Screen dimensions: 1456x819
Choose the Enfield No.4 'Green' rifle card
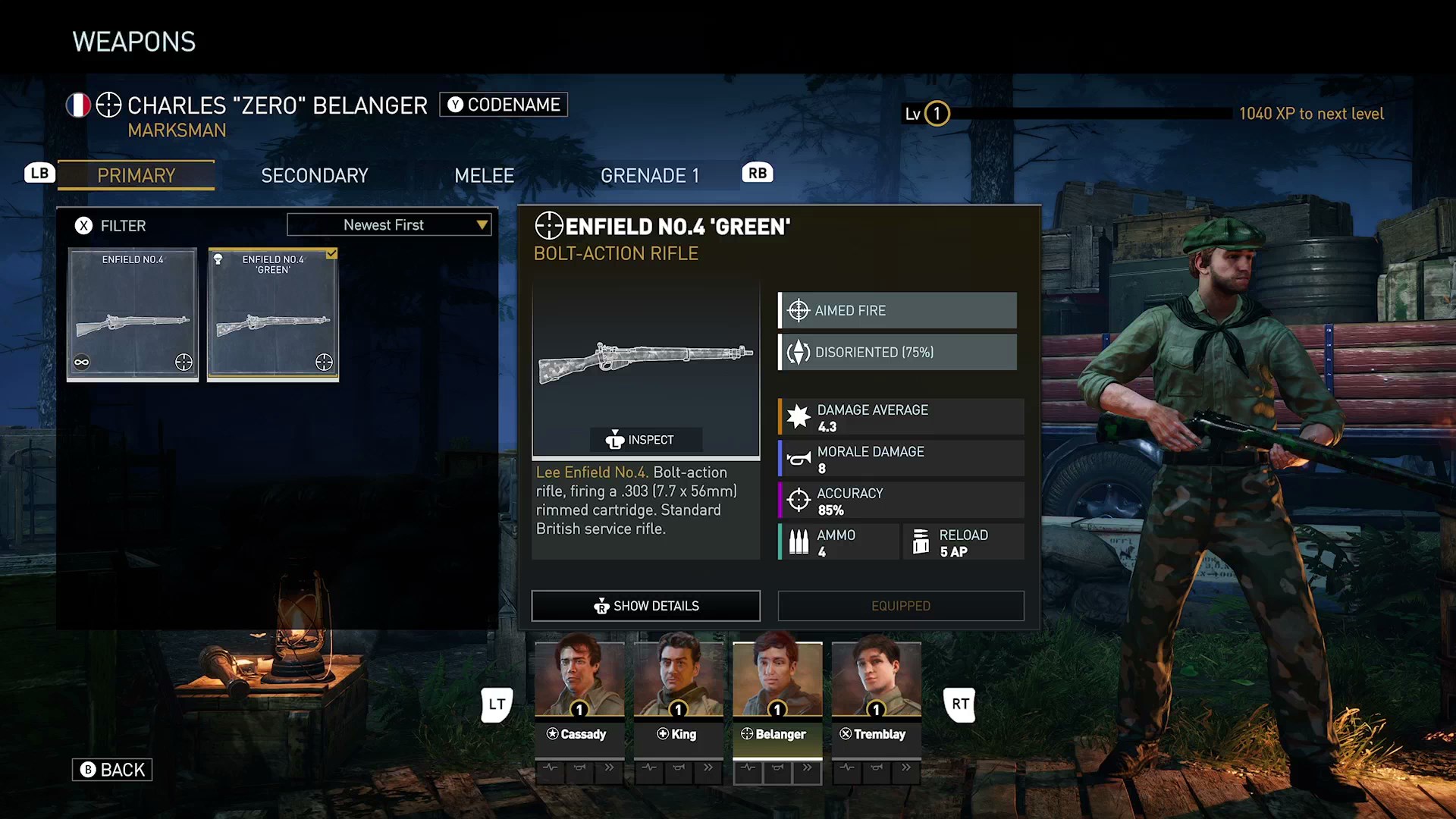(x=273, y=314)
